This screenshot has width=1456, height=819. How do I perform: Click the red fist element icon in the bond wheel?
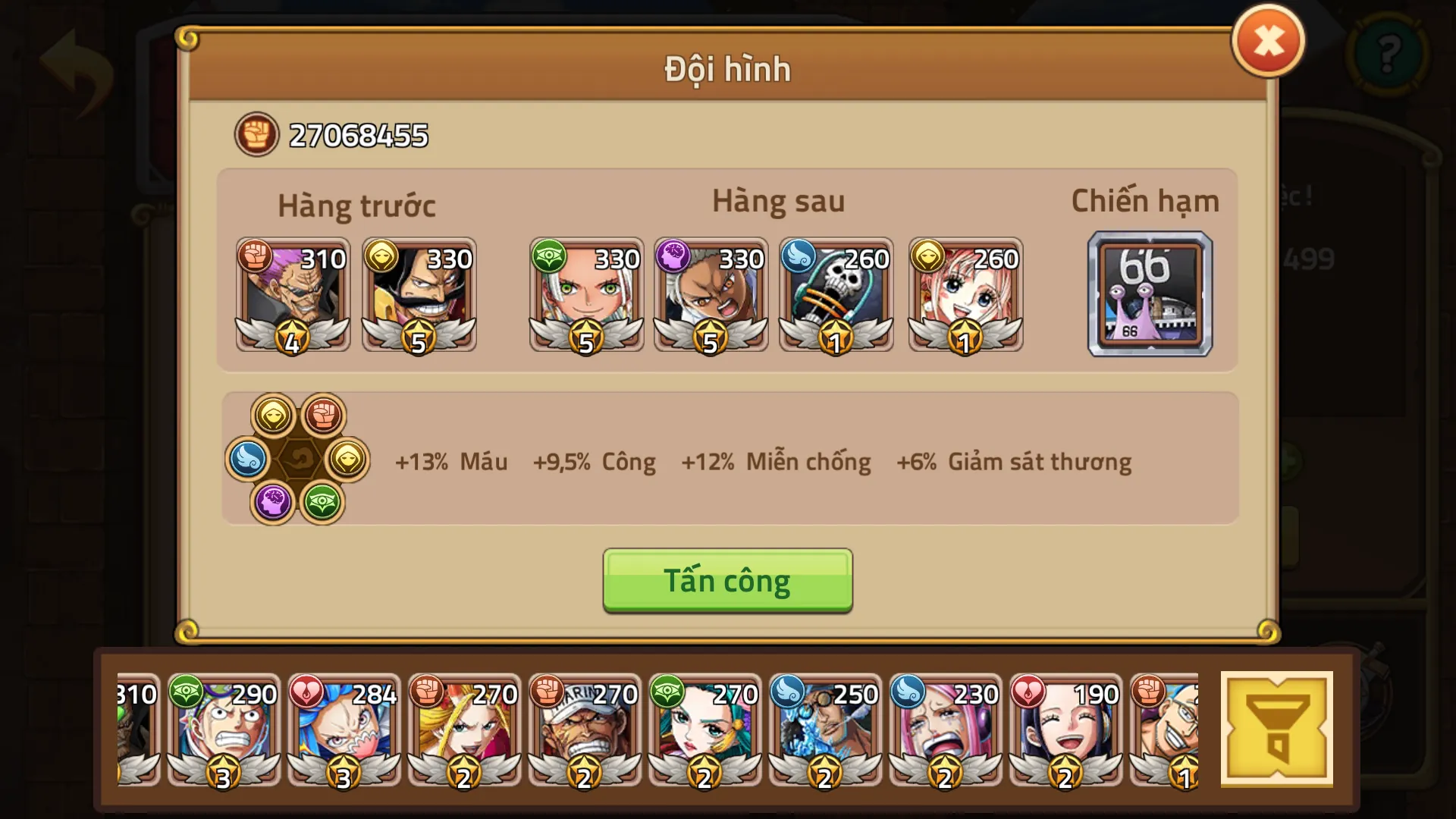pos(322,414)
